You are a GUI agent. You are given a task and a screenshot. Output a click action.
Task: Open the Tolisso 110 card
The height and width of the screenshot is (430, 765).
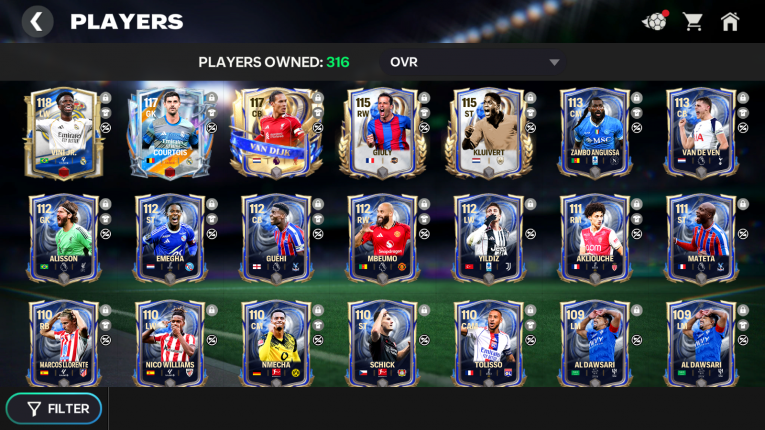(x=486, y=343)
